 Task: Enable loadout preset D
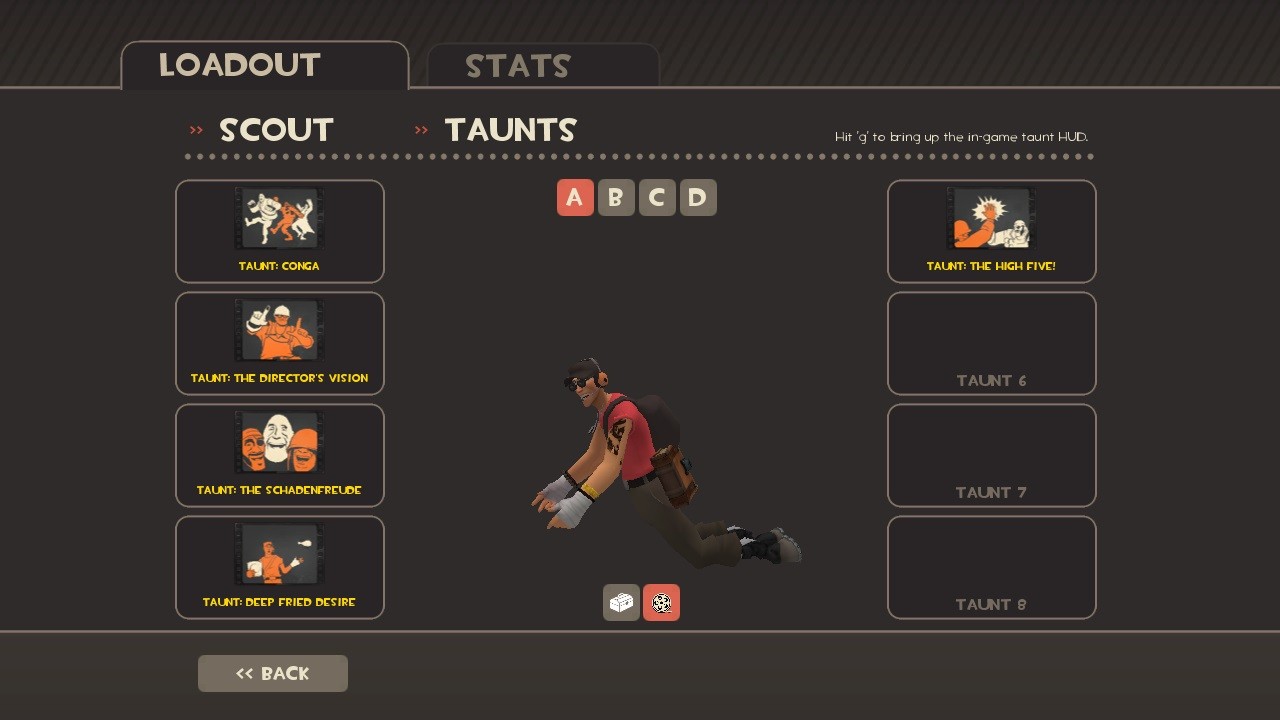(x=697, y=197)
